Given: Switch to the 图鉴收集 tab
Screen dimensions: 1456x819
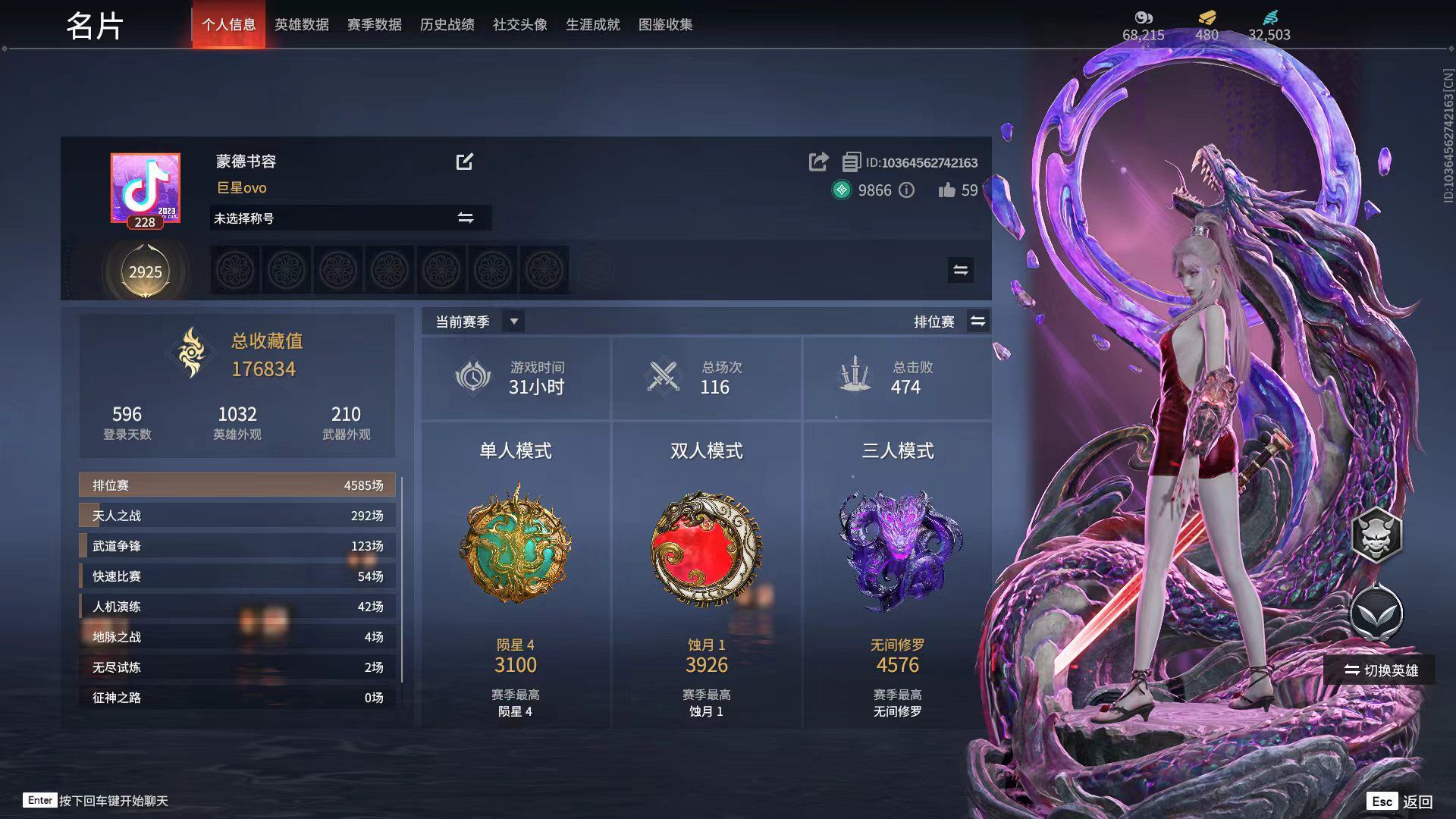Looking at the screenshot, I should pyautogui.click(x=666, y=24).
